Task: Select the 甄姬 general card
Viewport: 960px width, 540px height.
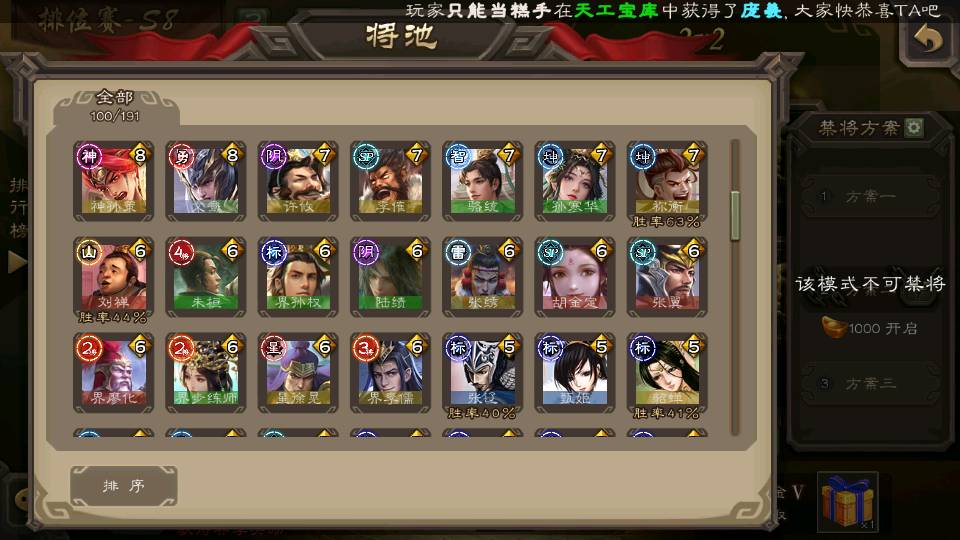Action: coord(574,372)
